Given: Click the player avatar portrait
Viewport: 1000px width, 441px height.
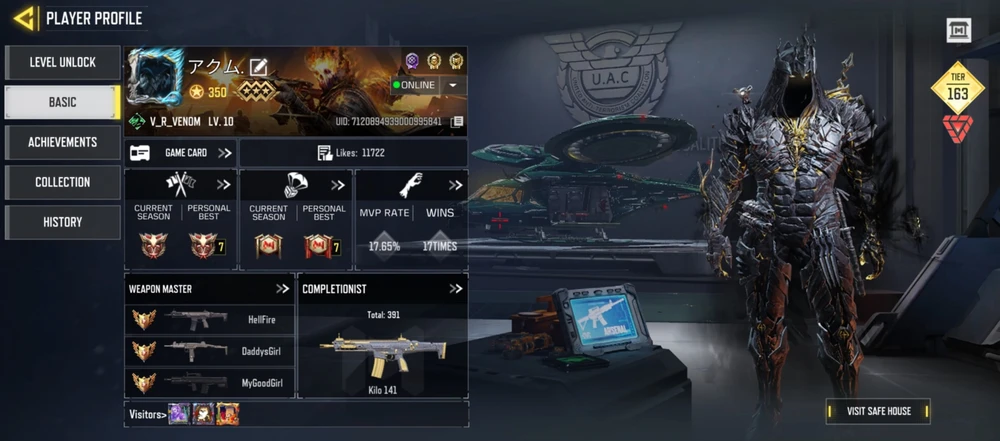Looking at the screenshot, I should tap(156, 77).
